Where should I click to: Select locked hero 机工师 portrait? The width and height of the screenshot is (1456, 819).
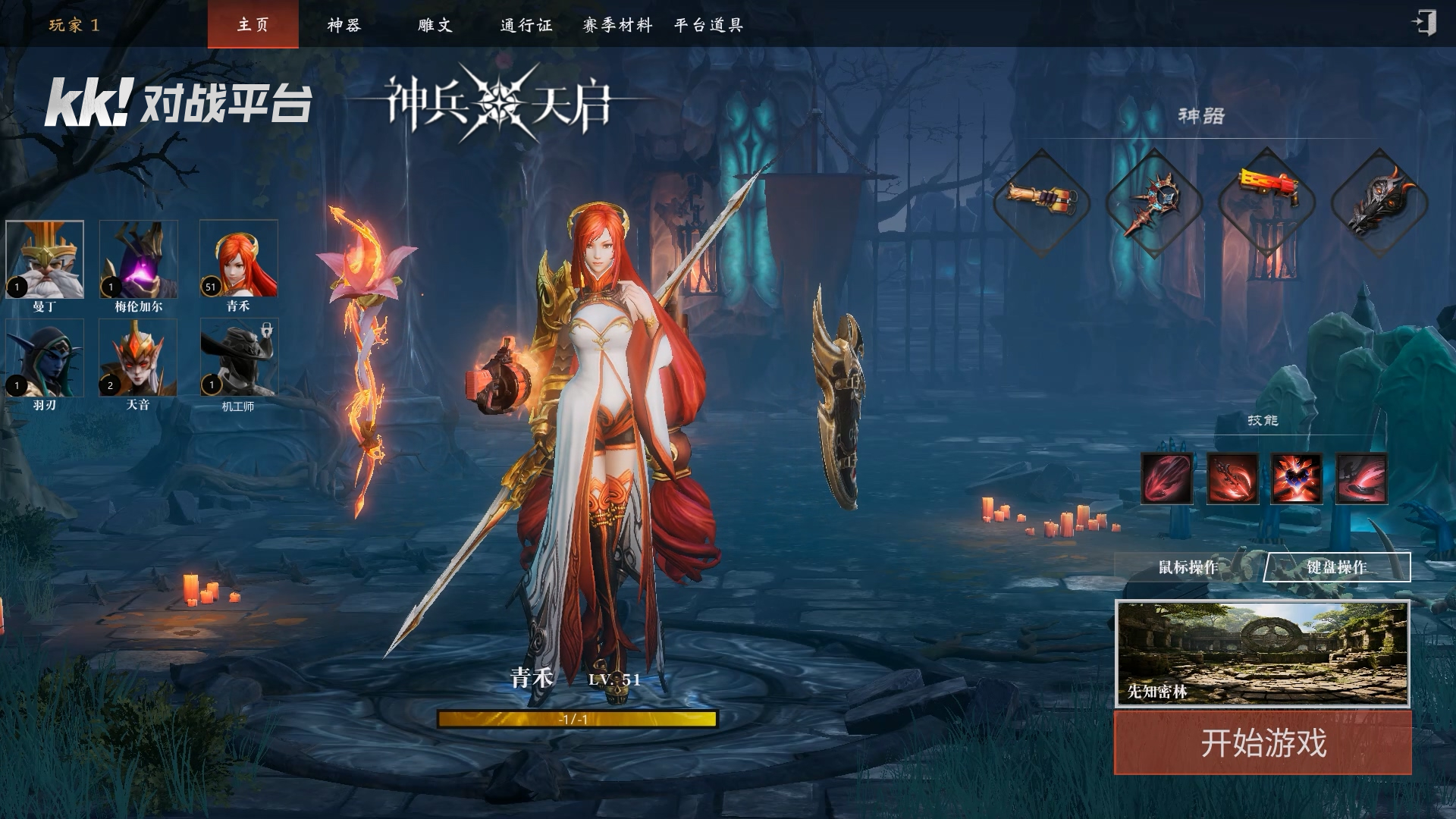pyautogui.click(x=239, y=358)
